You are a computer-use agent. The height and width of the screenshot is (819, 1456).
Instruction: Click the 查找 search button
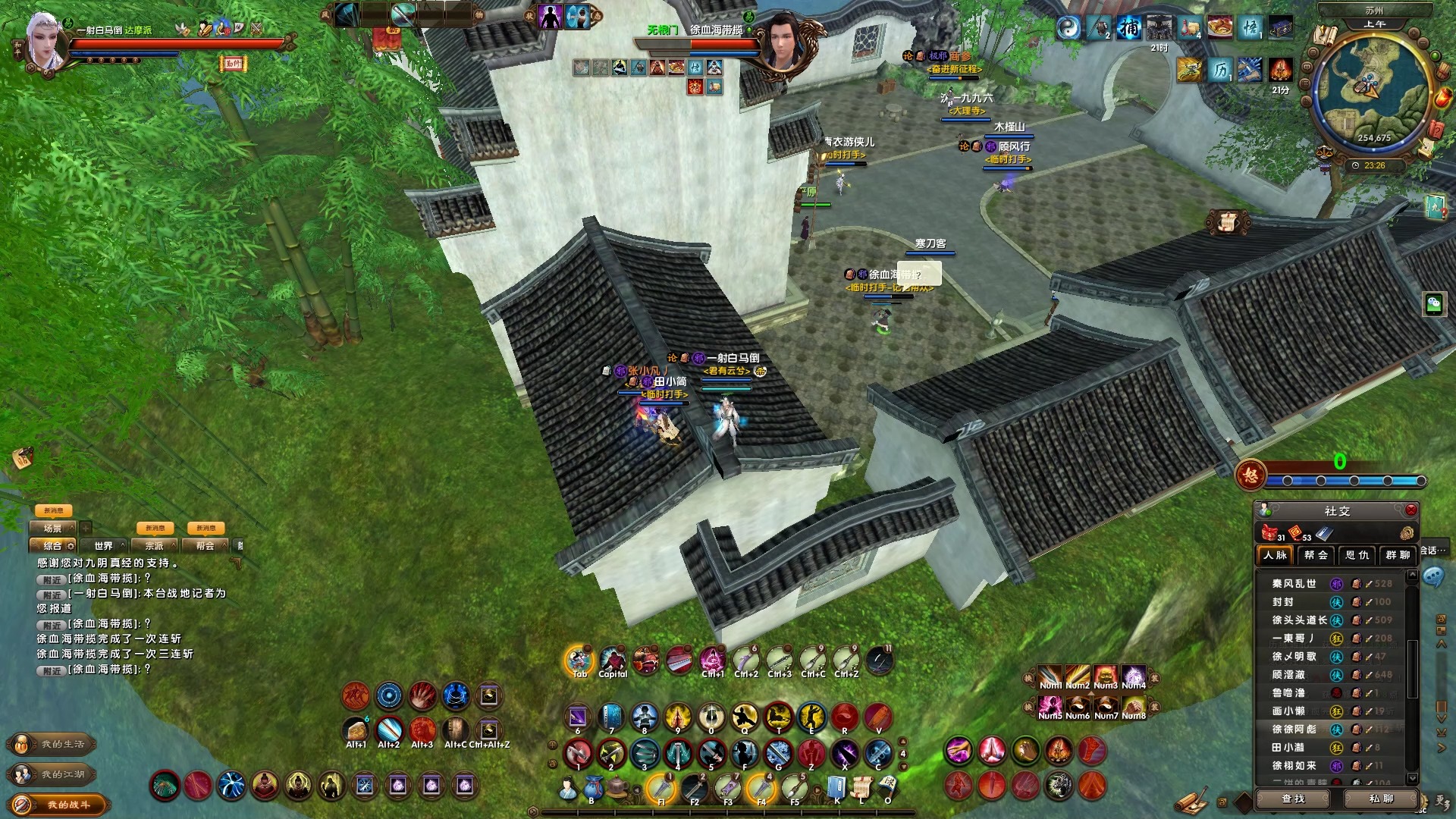click(1294, 799)
